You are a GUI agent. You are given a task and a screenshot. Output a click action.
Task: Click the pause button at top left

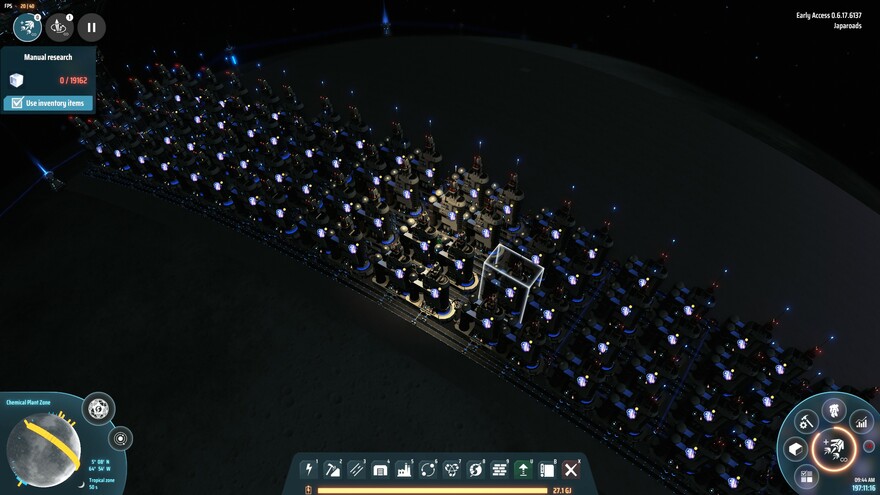click(91, 28)
